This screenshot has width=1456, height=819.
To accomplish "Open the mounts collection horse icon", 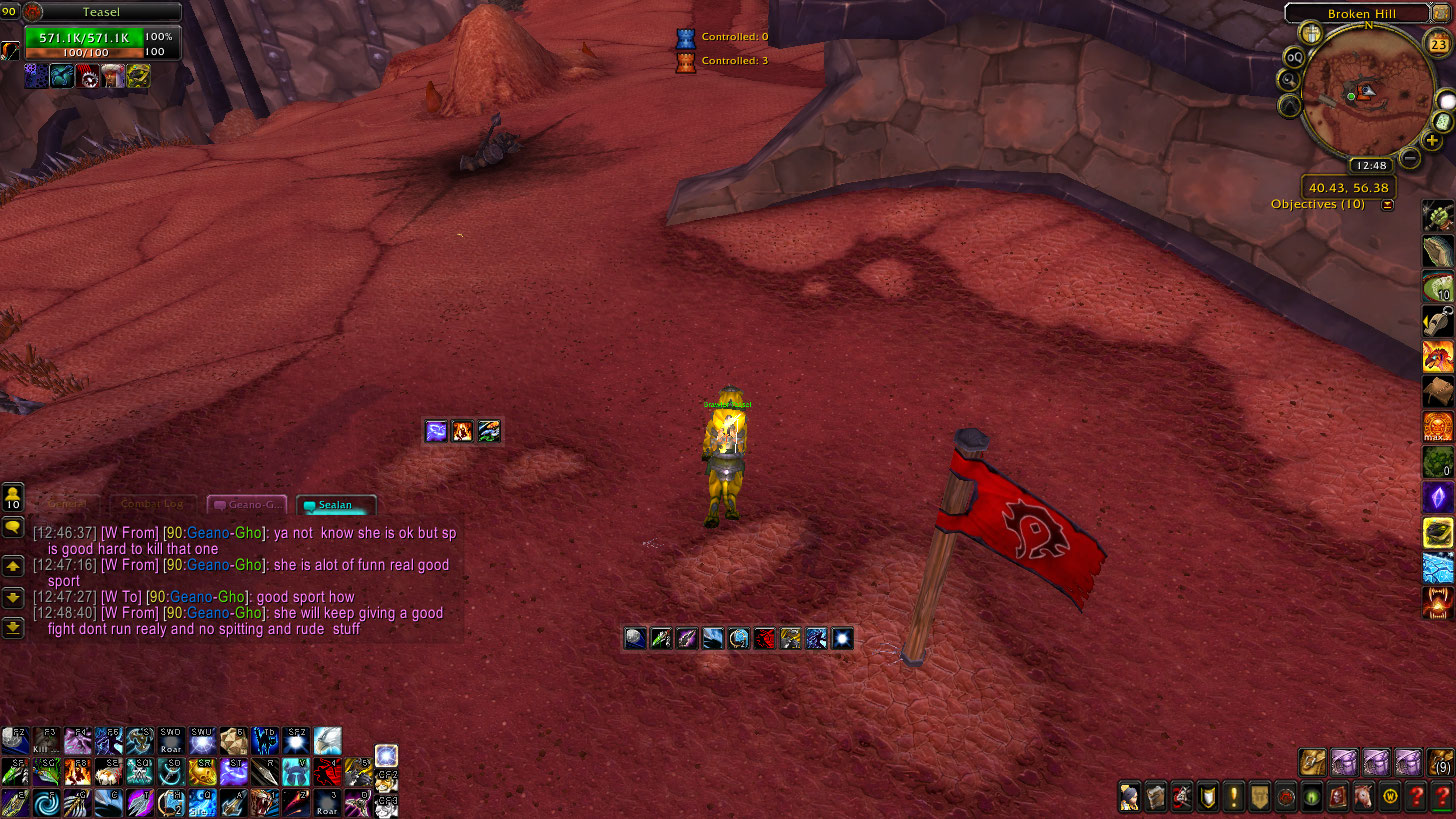I will (x=1363, y=797).
